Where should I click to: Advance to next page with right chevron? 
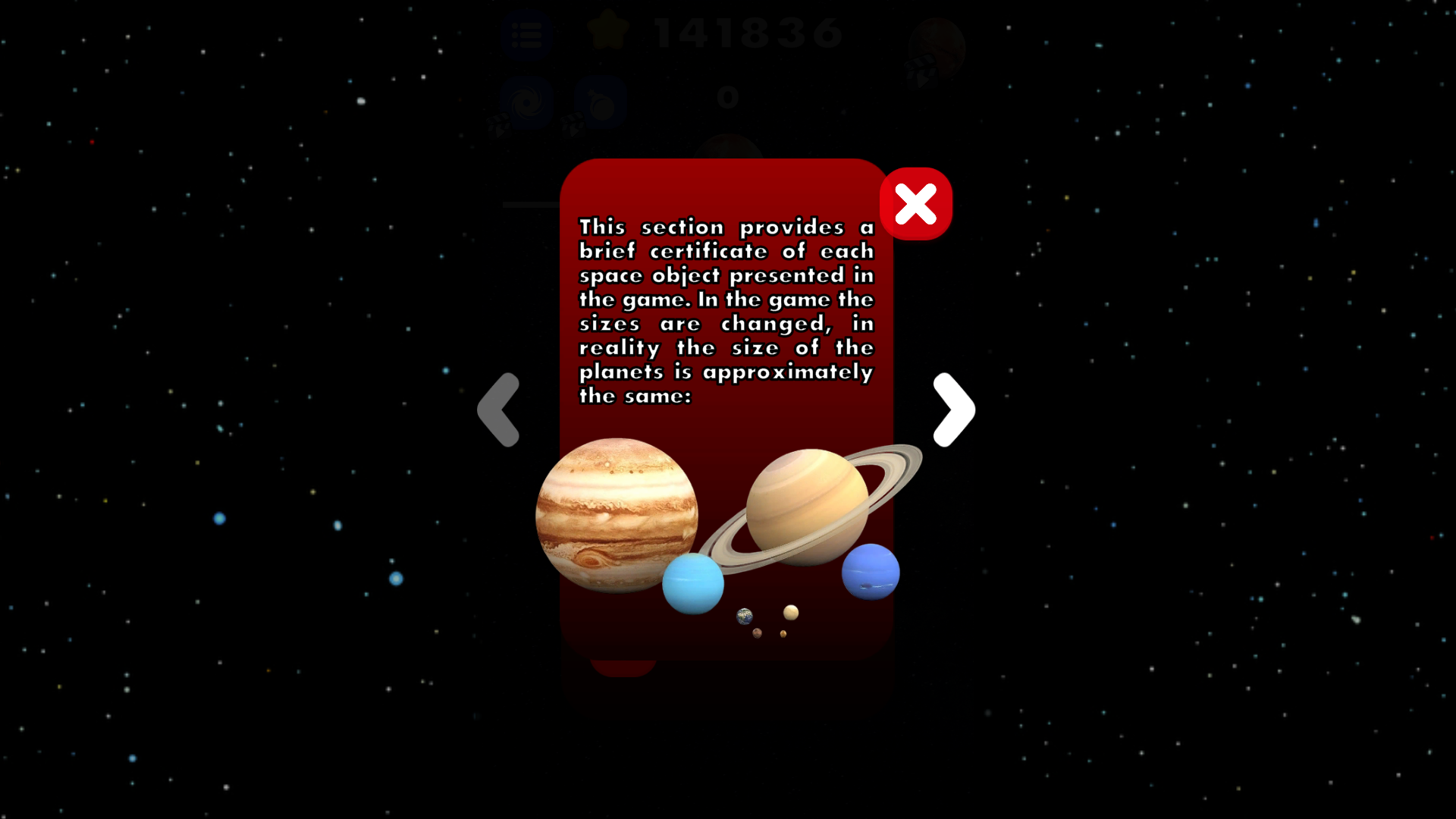point(954,409)
